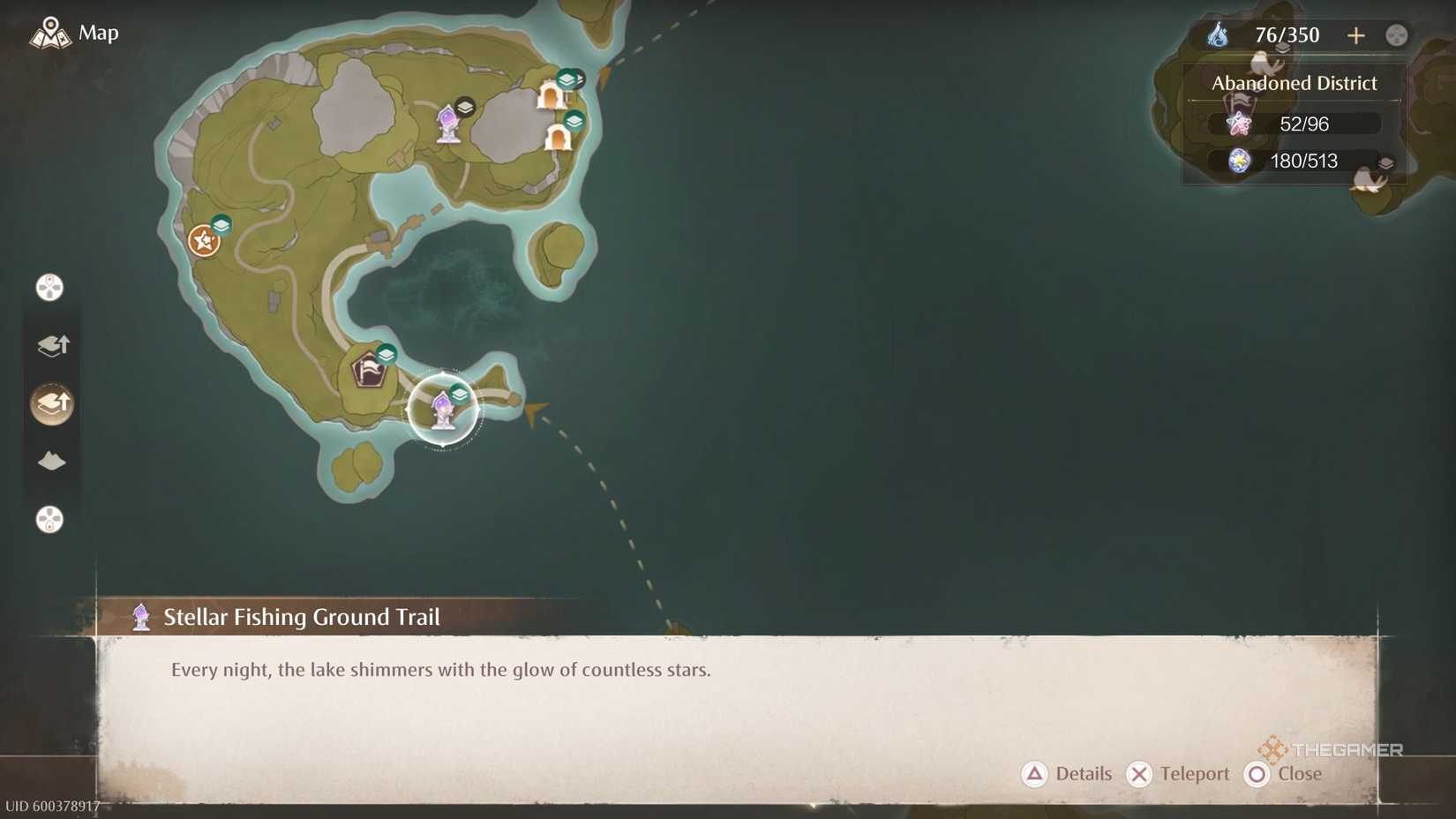Click the orange star quest marker

coord(203,238)
